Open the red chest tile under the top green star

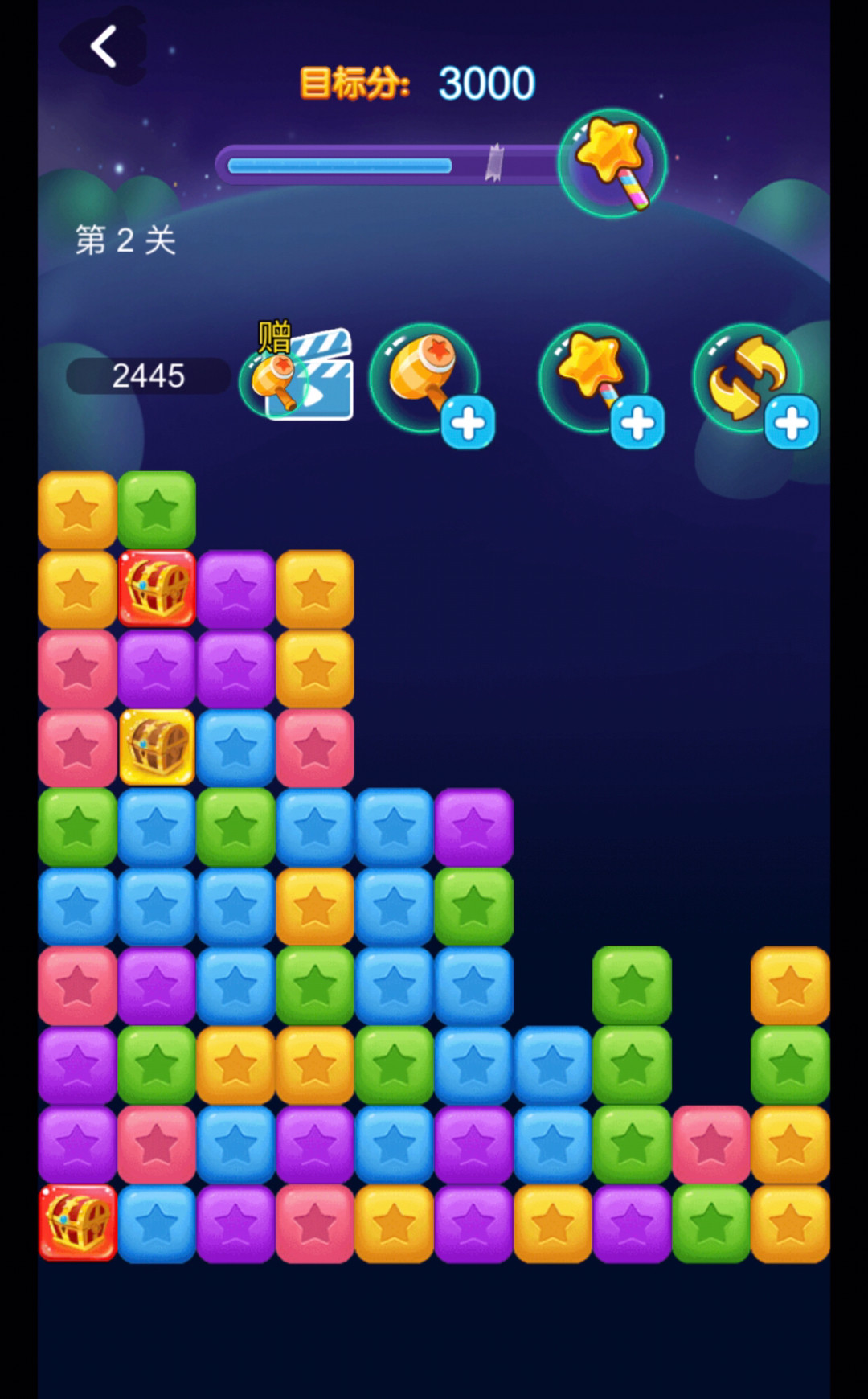[x=157, y=589]
